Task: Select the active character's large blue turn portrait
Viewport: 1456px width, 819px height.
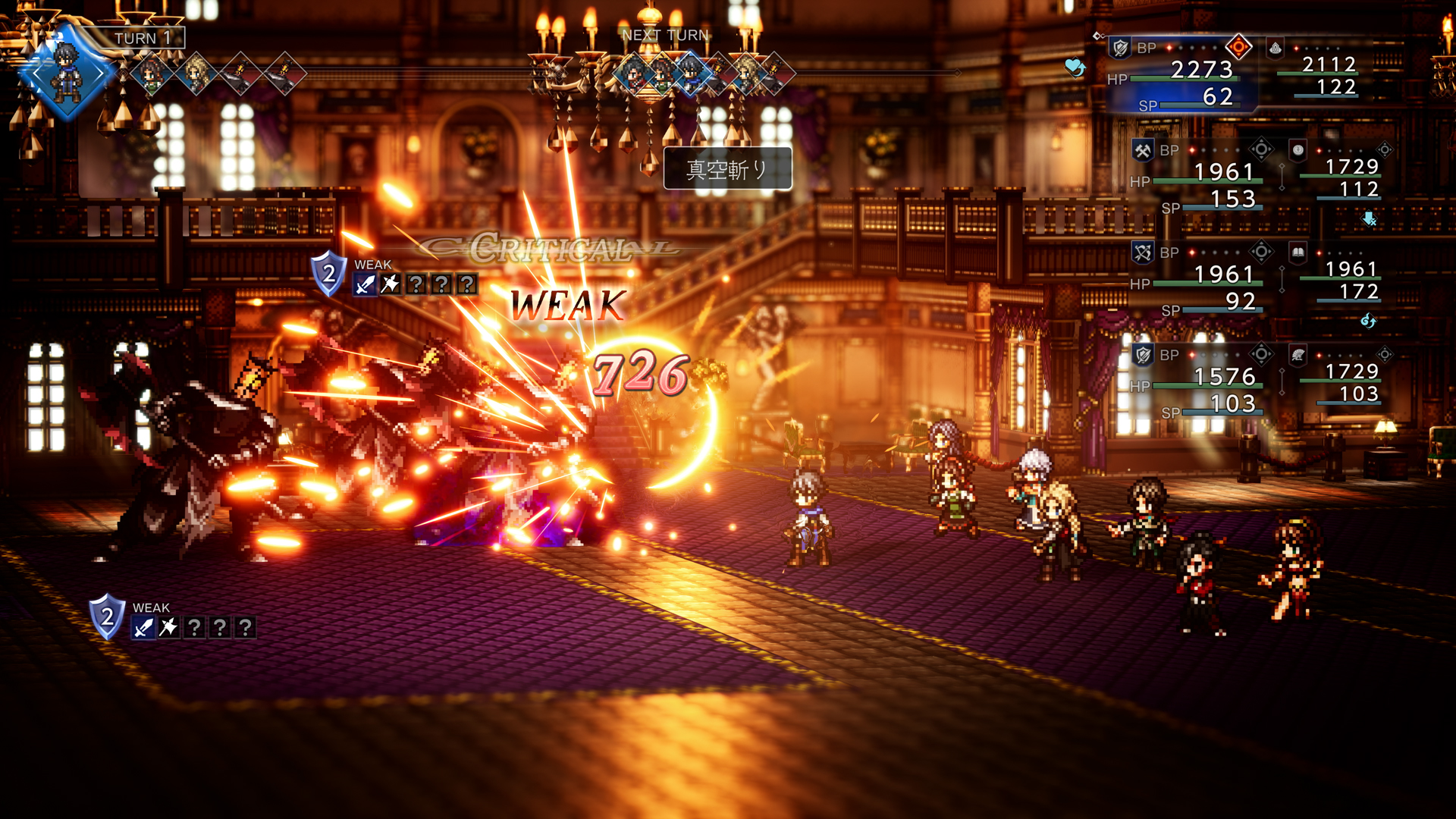Action: click(x=67, y=74)
